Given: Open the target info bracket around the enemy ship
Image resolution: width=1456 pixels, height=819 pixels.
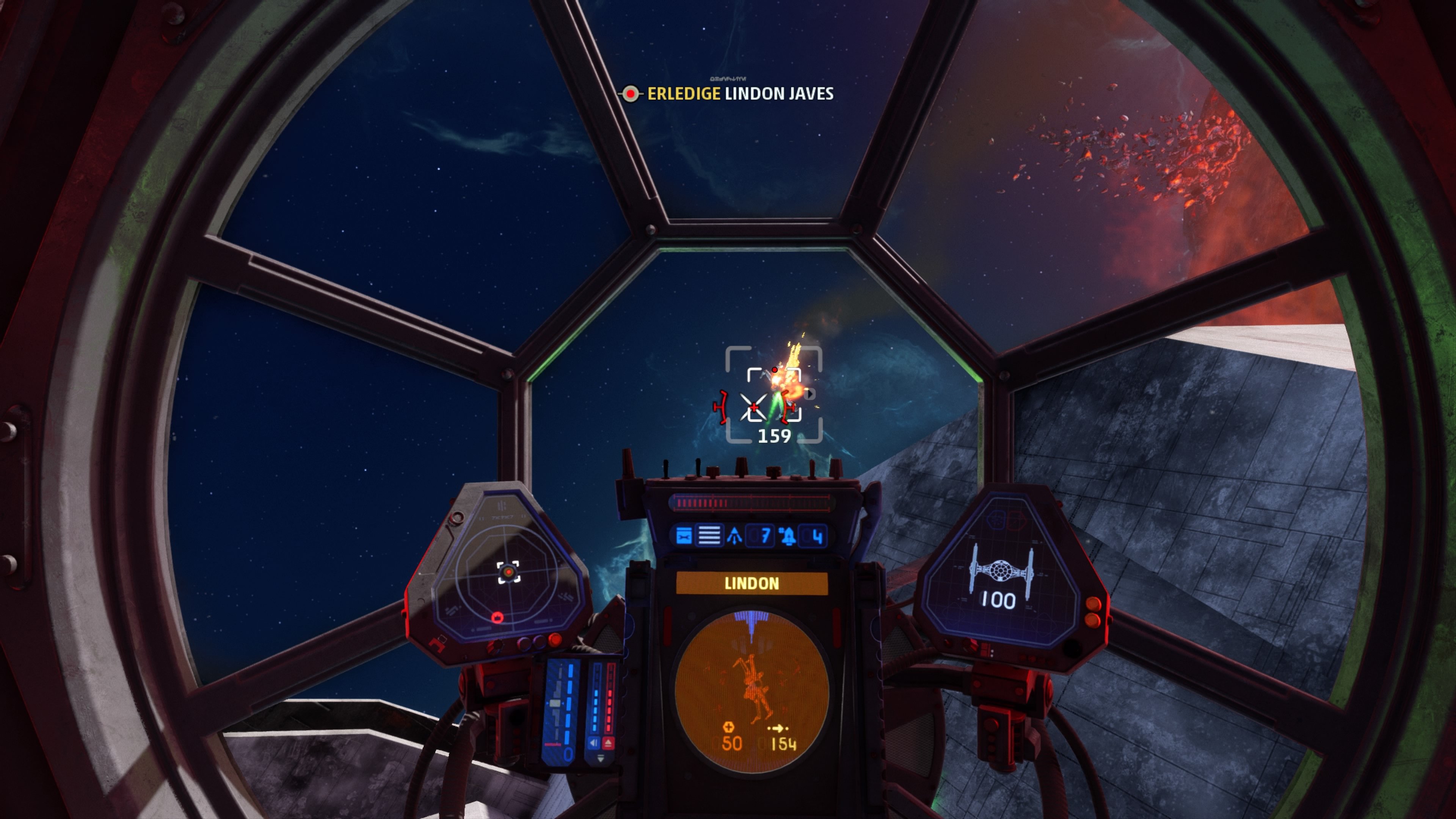Looking at the screenshot, I should 774,395.
